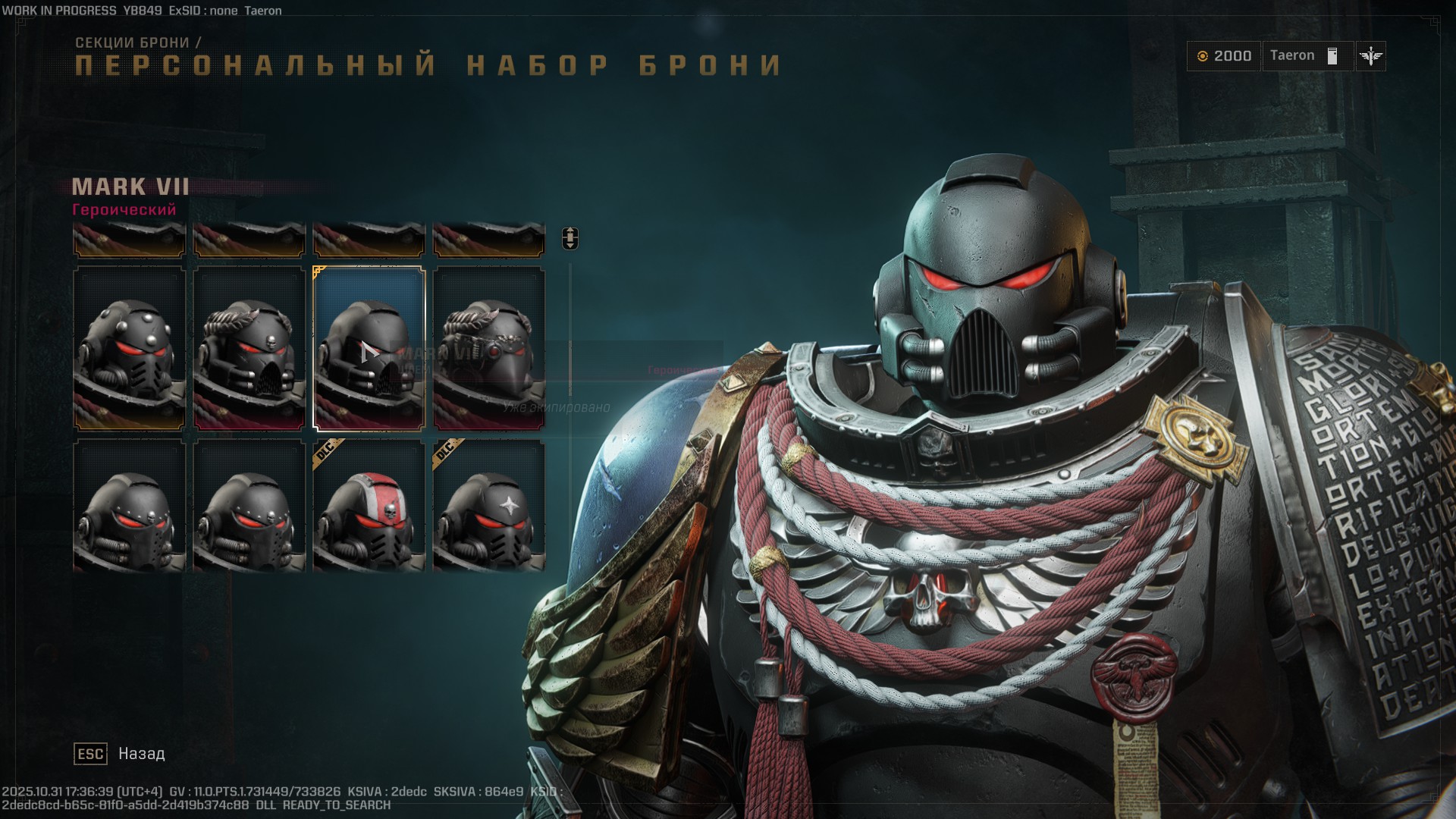Select the first helmet in the middle row
Image resolution: width=1456 pixels, height=819 pixels.
point(129,349)
